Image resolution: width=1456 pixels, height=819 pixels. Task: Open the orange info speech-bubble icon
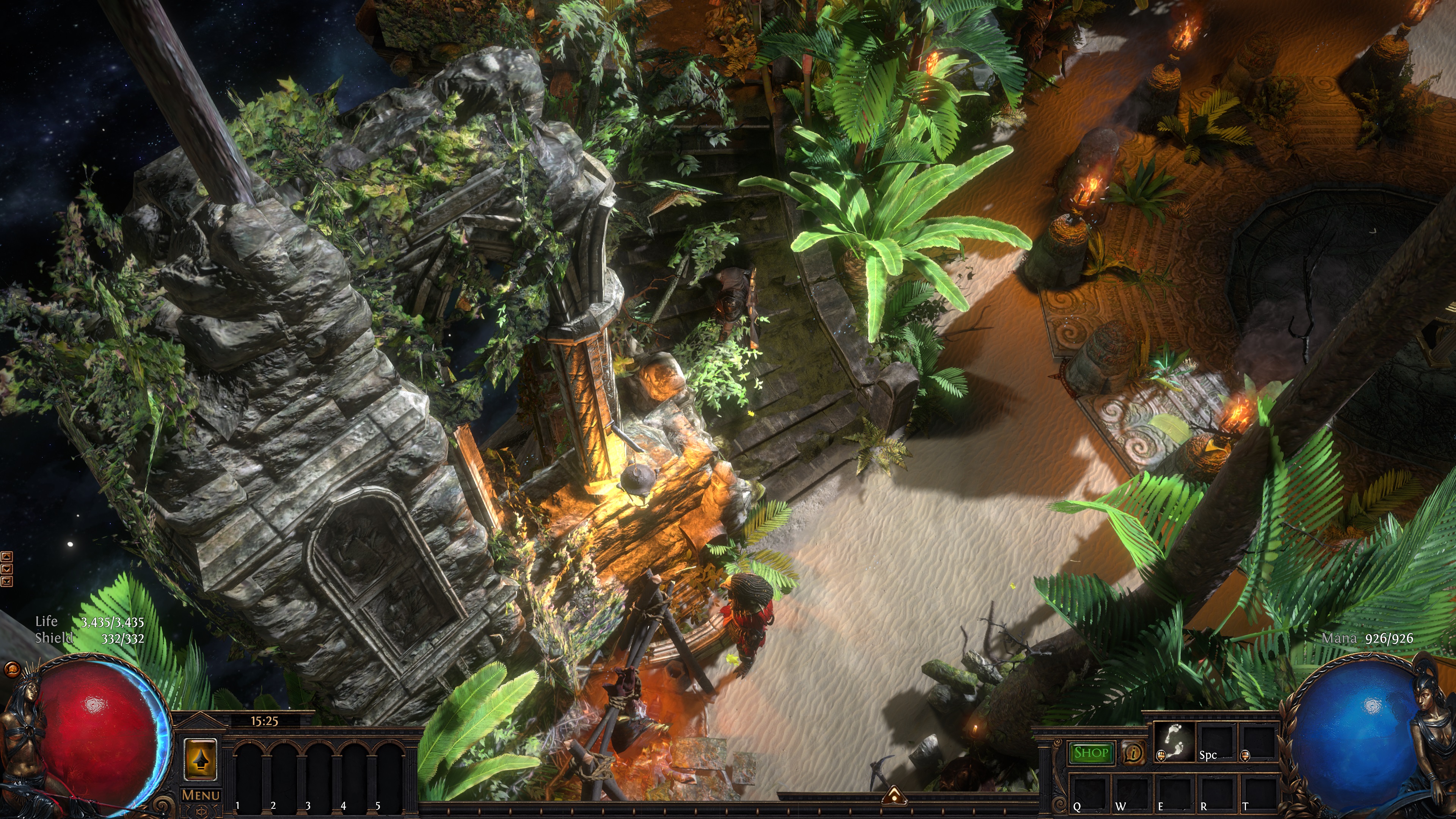click(1133, 753)
